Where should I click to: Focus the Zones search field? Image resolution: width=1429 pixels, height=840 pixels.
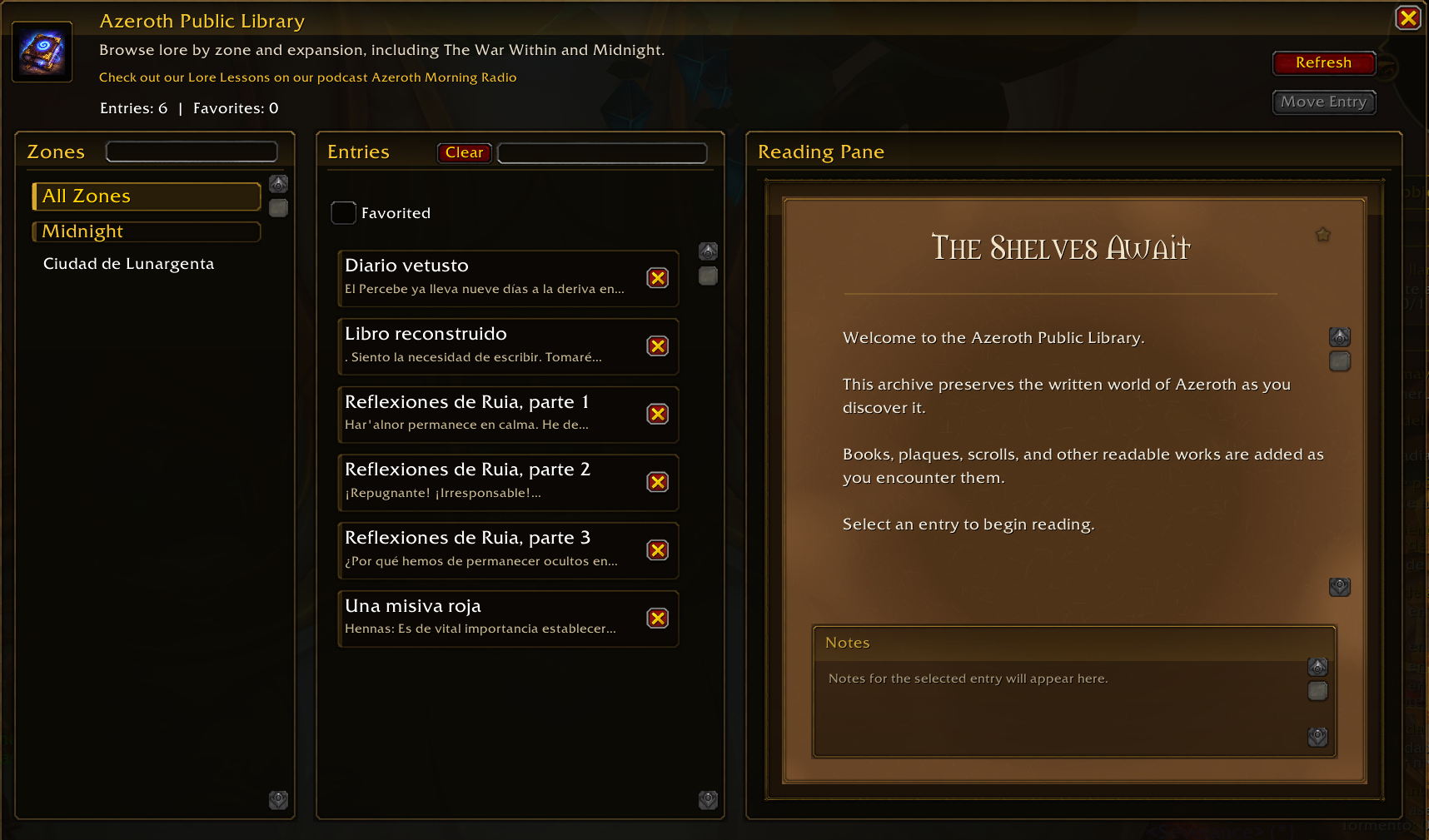192,152
